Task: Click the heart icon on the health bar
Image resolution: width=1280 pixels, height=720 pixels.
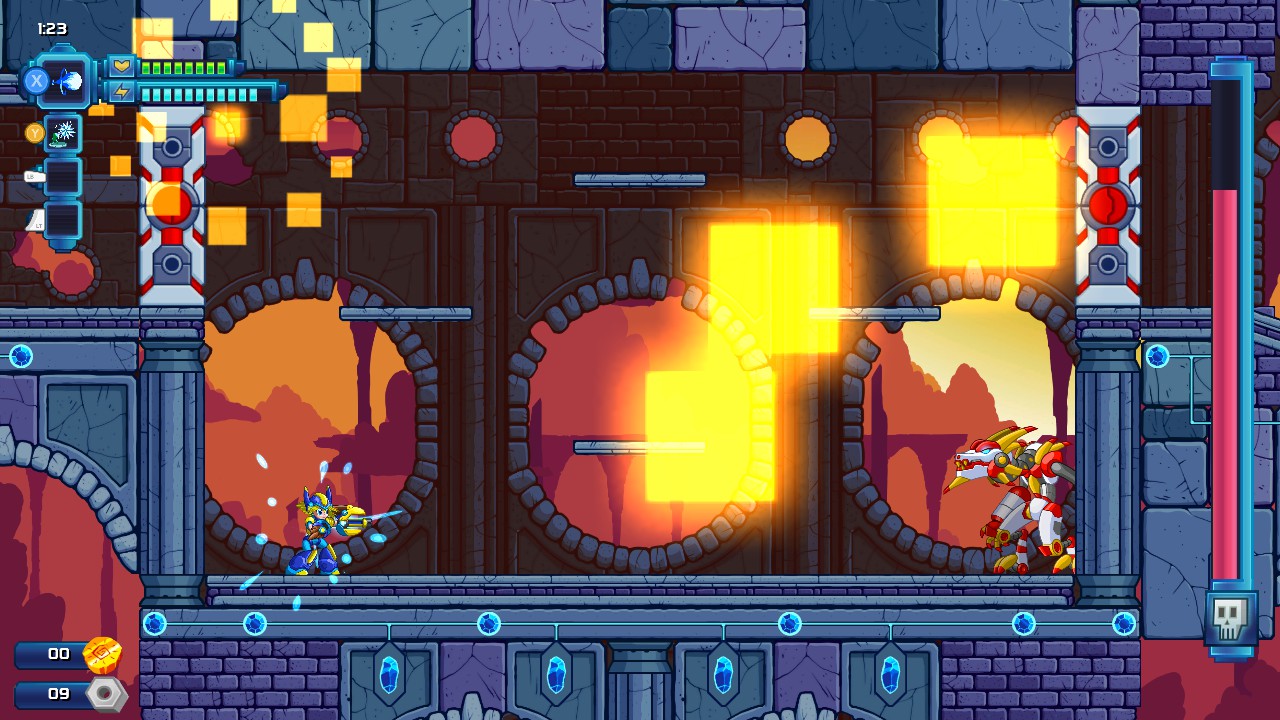Action: click(121, 67)
